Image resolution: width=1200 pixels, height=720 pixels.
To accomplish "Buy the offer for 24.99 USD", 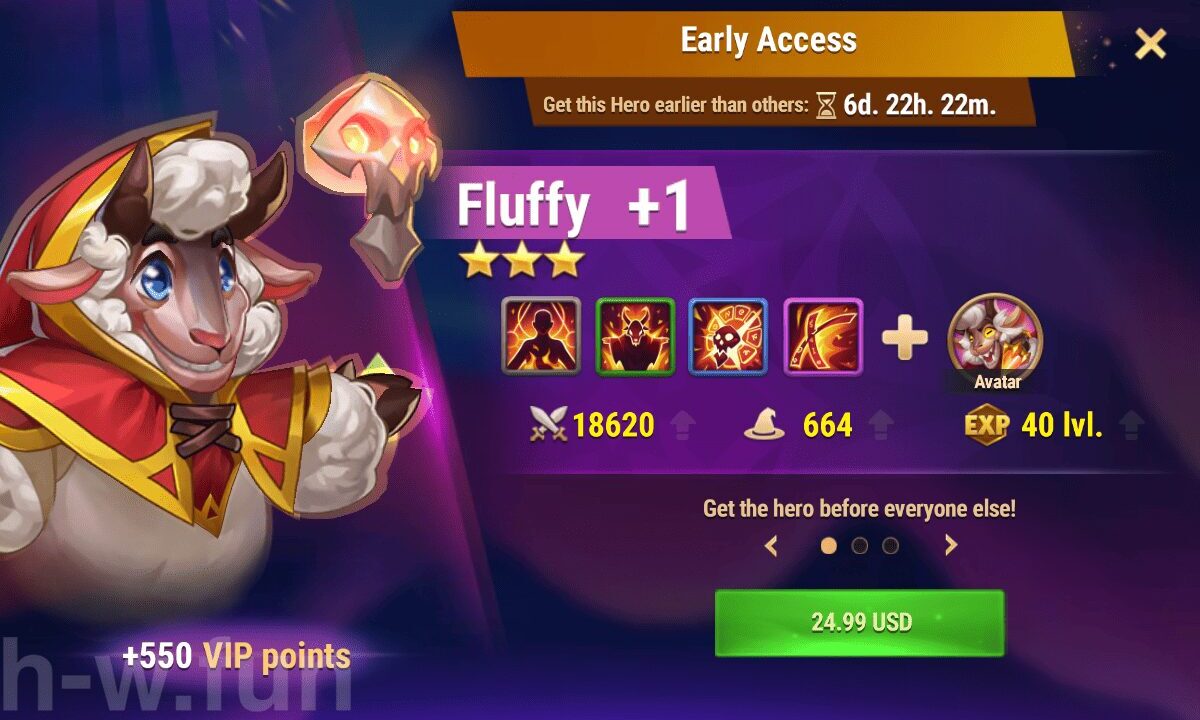I will coord(859,622).
